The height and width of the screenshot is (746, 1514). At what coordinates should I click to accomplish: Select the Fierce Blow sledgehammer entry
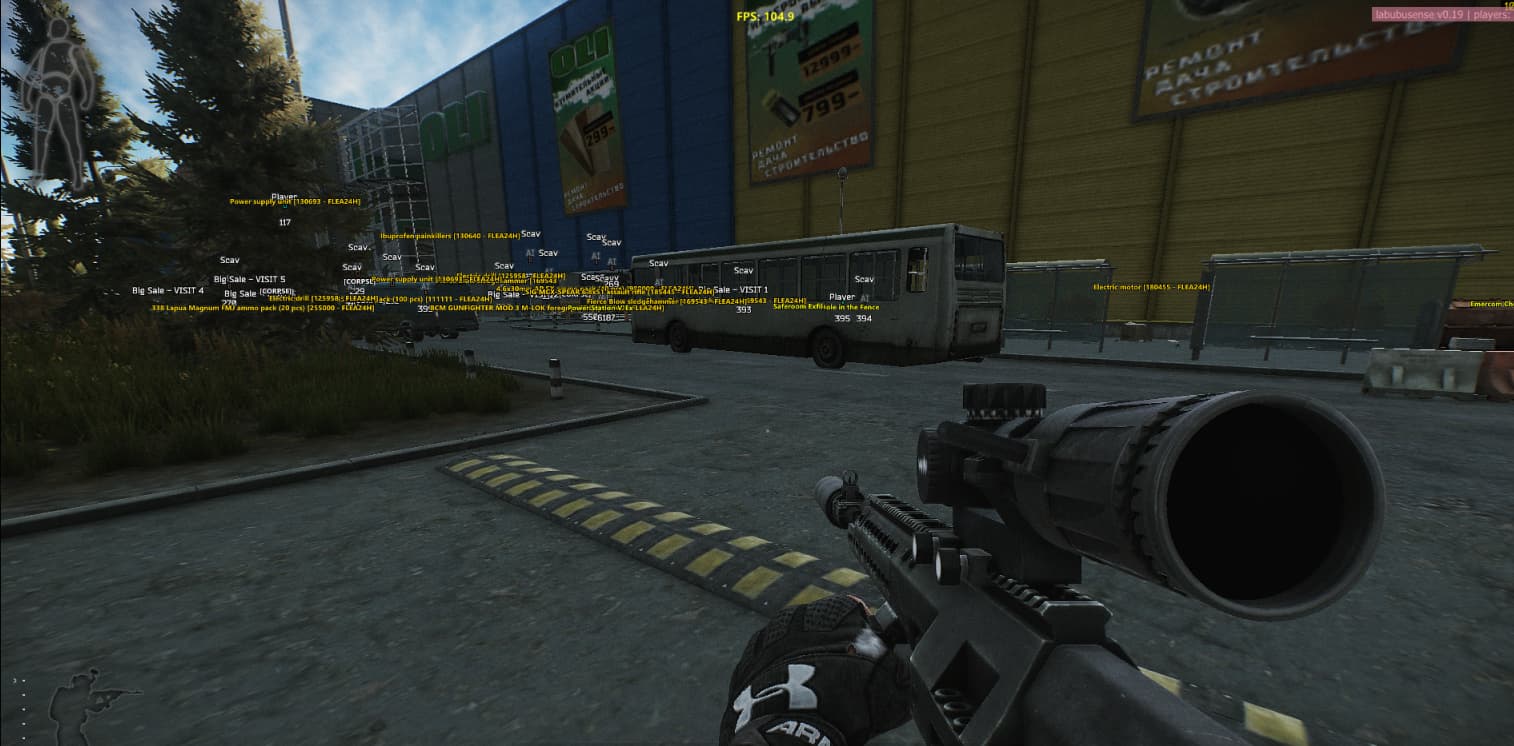pyautogui.click(x=630, y=302)
